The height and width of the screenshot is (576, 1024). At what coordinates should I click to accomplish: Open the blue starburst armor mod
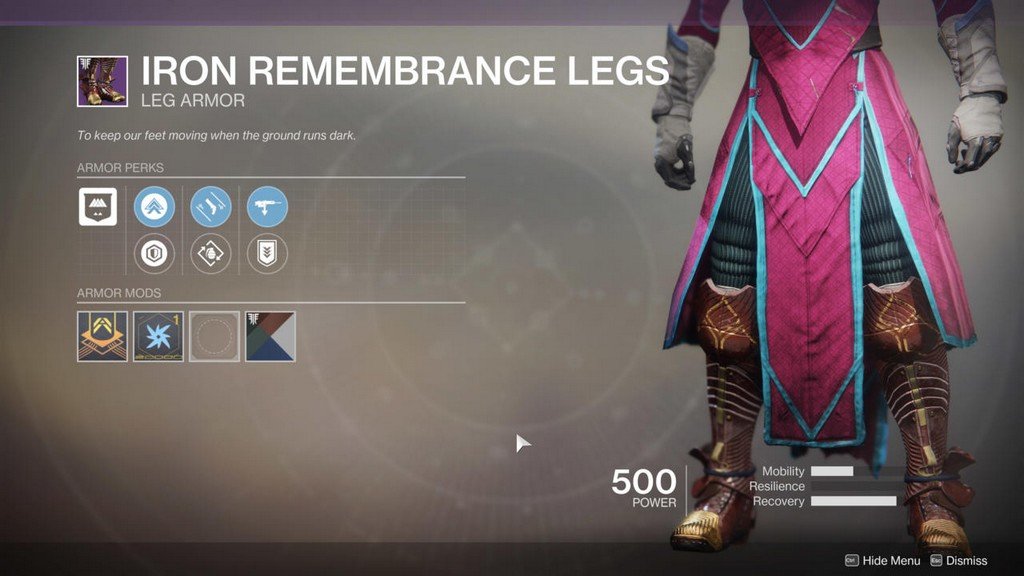[158, 336]
